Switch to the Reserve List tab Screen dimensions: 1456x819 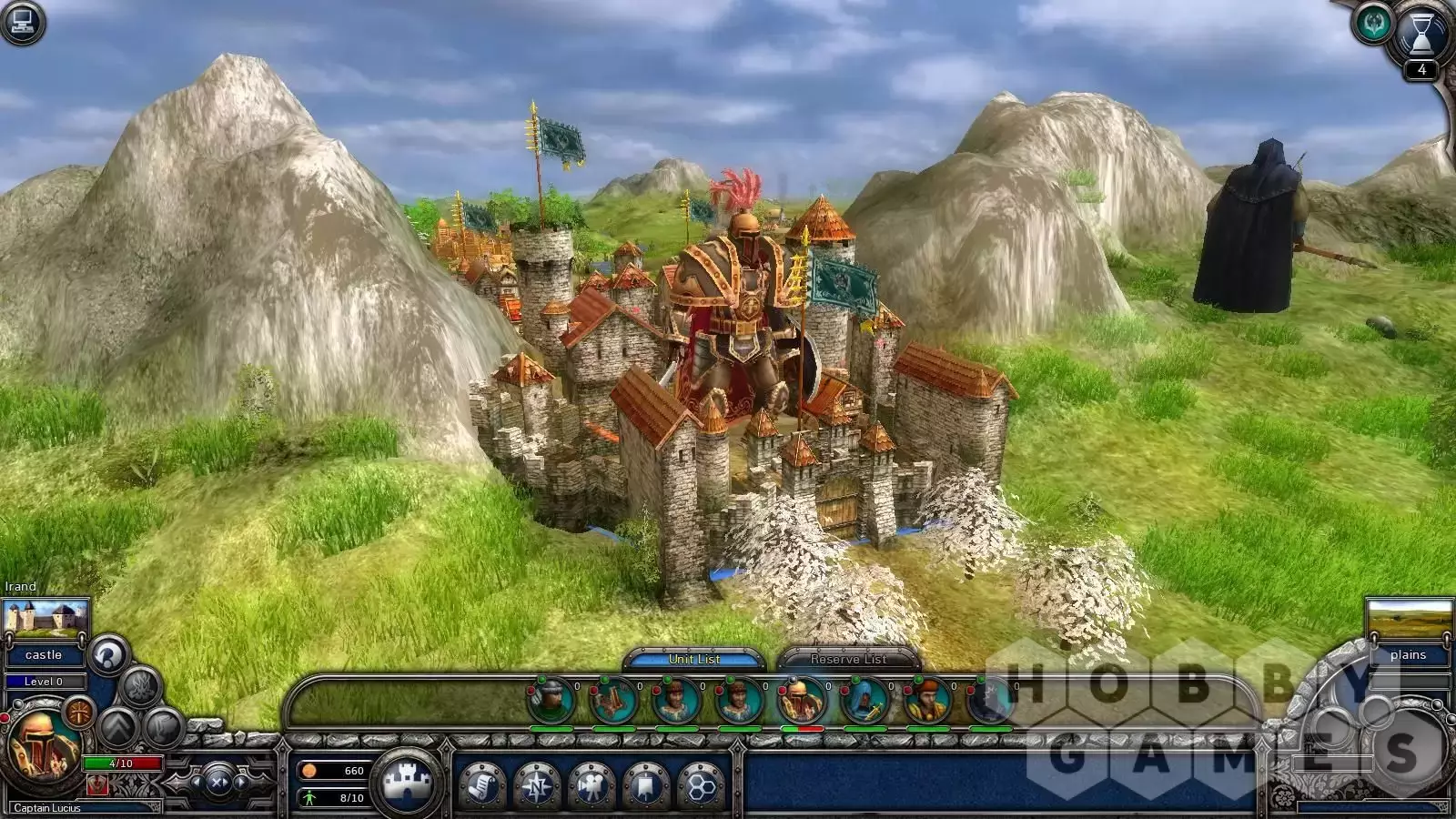(848, 659)
